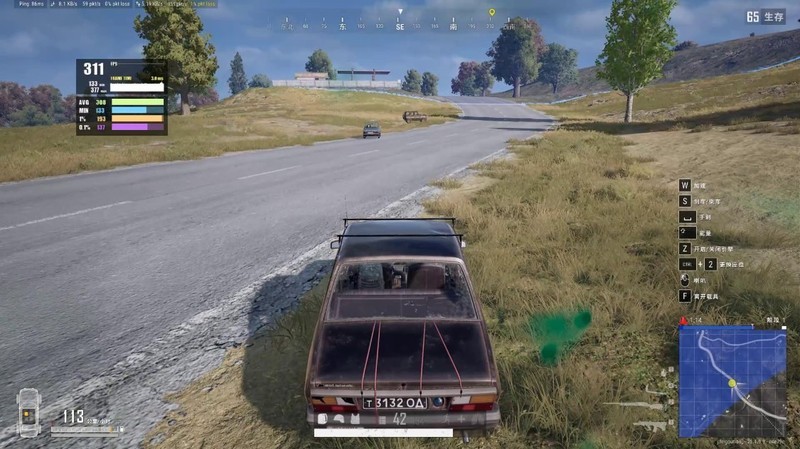Select the yellow waypoint marker on compass
Image resolution: width=800 pixels, height=449 pixels.
[x=491, y=13]
